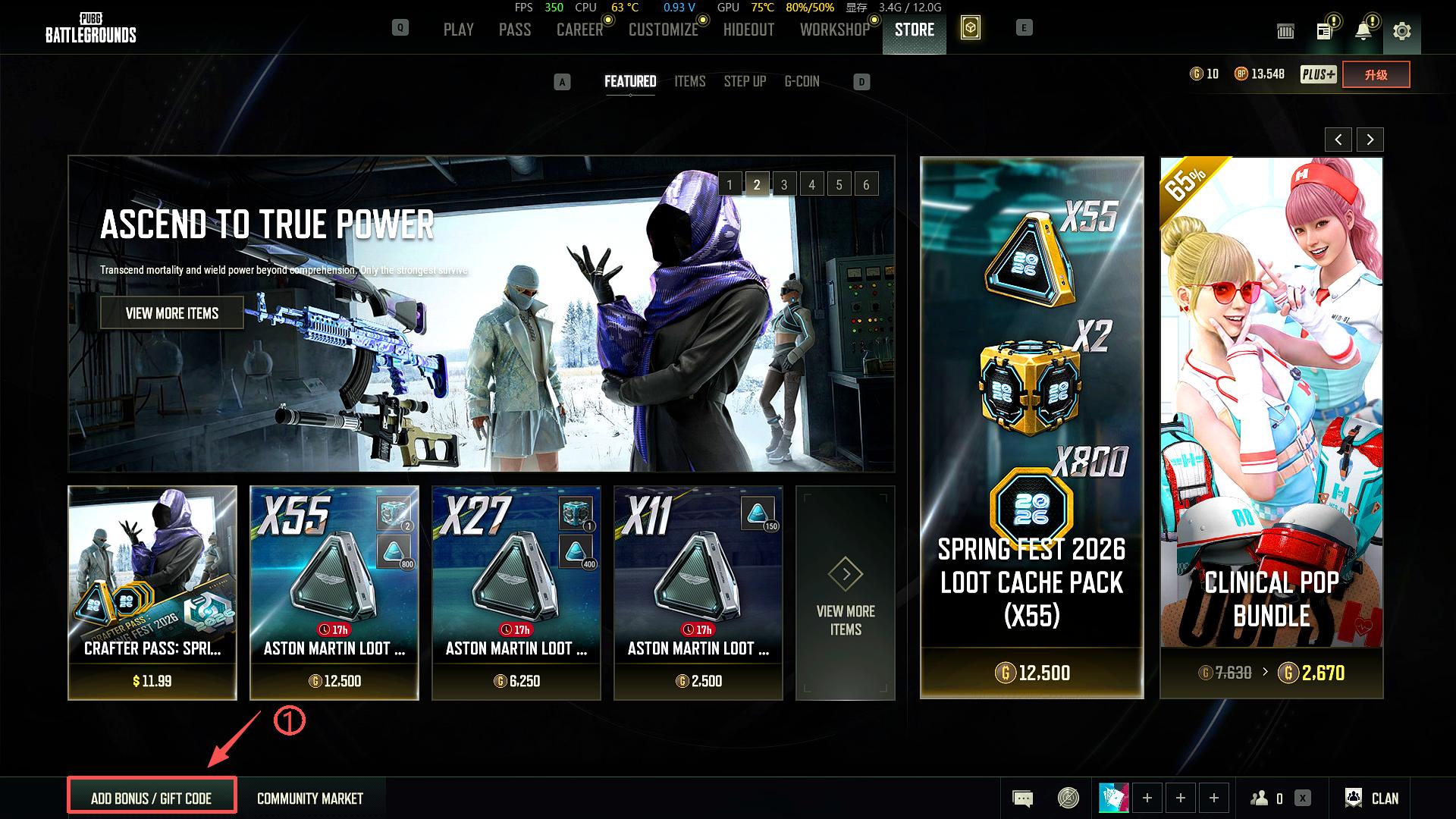
Task: Open the Workshop tab
Action: [x=834, y=30]
